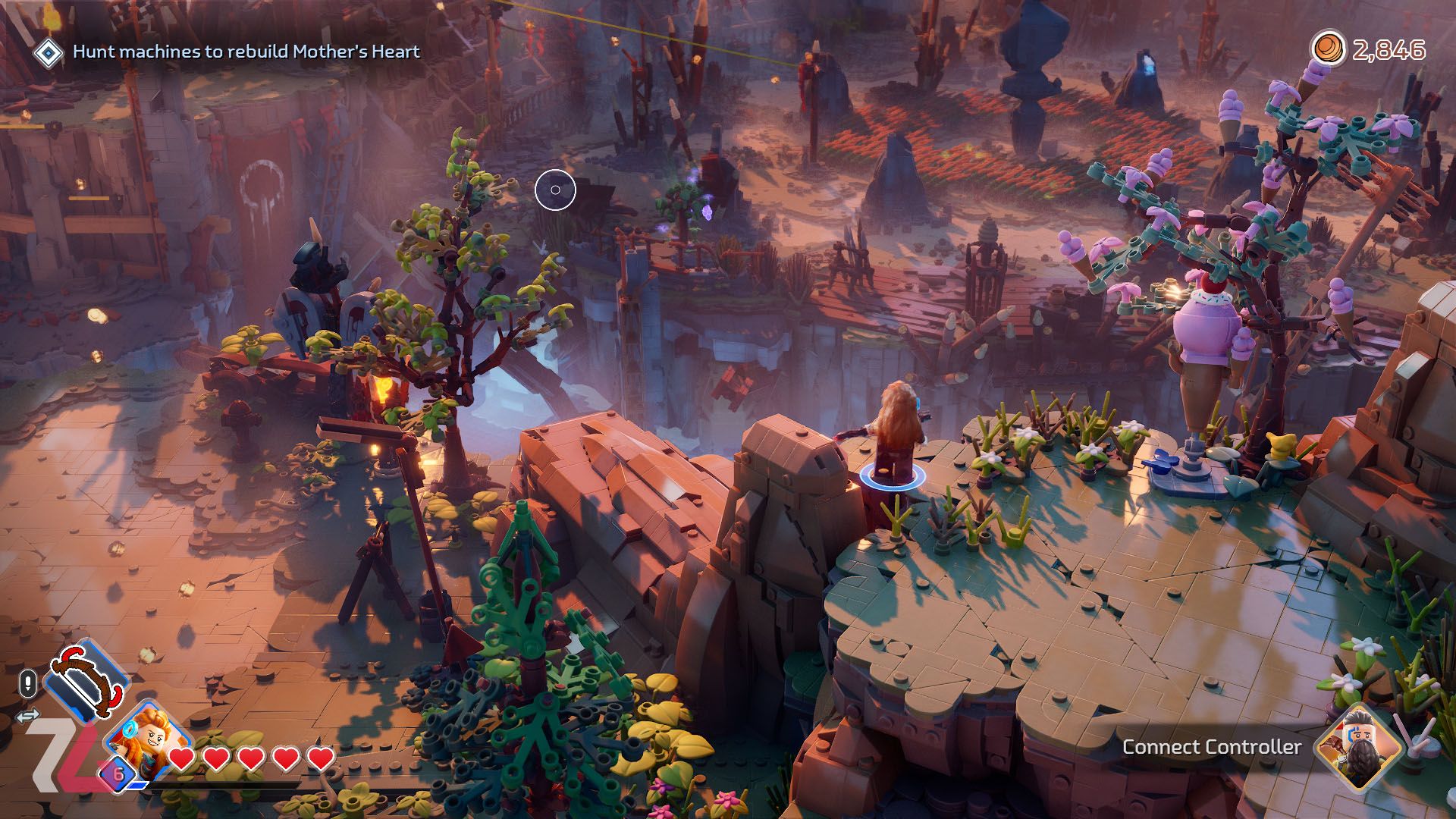Select the quest objective tracker diamond icon
Viewport: 1456px width, 819px height.
(x=49, y=52)
